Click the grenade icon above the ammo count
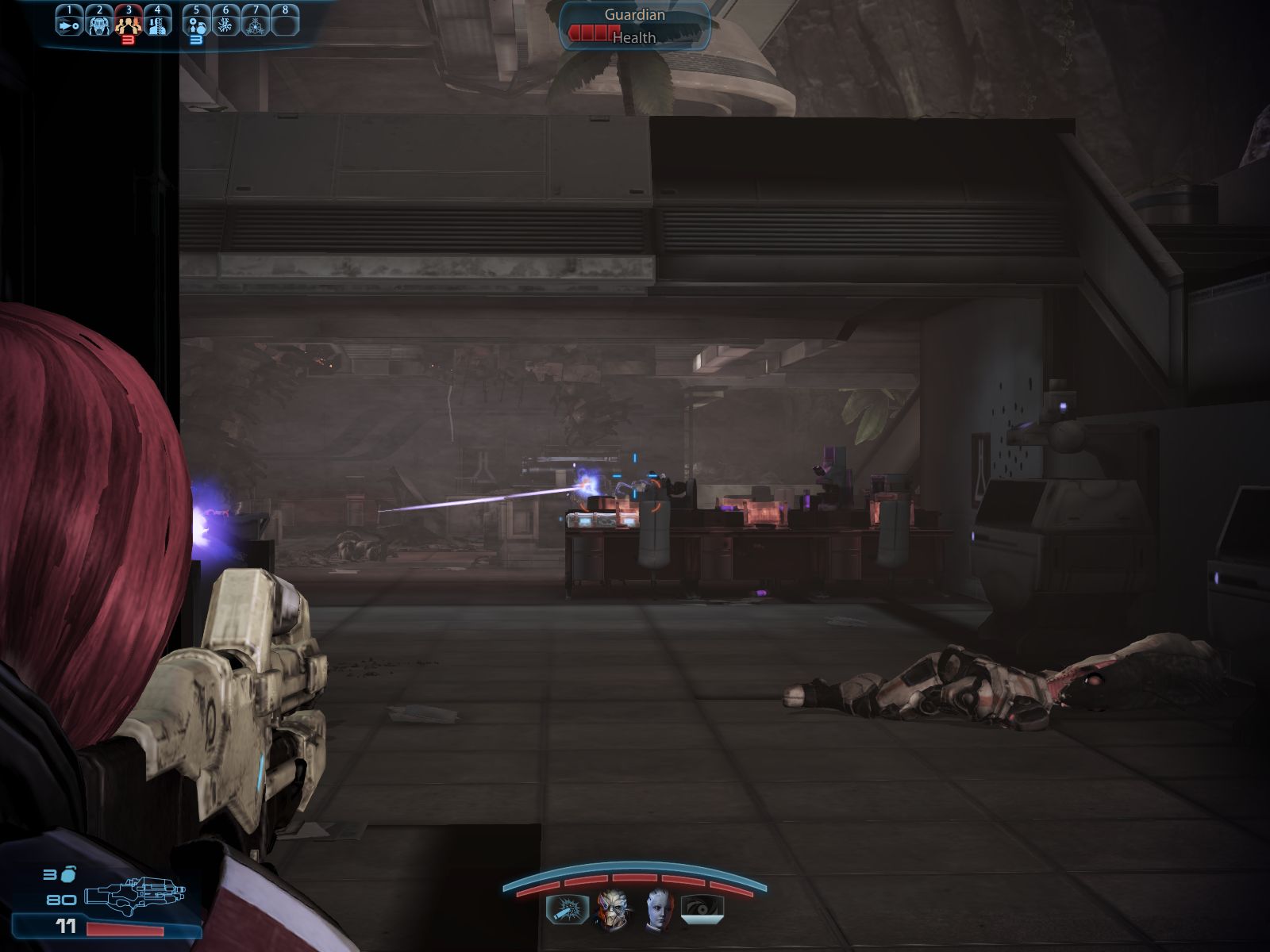The height and width of the screenshot is (952, 1270). tap(69, 874)
